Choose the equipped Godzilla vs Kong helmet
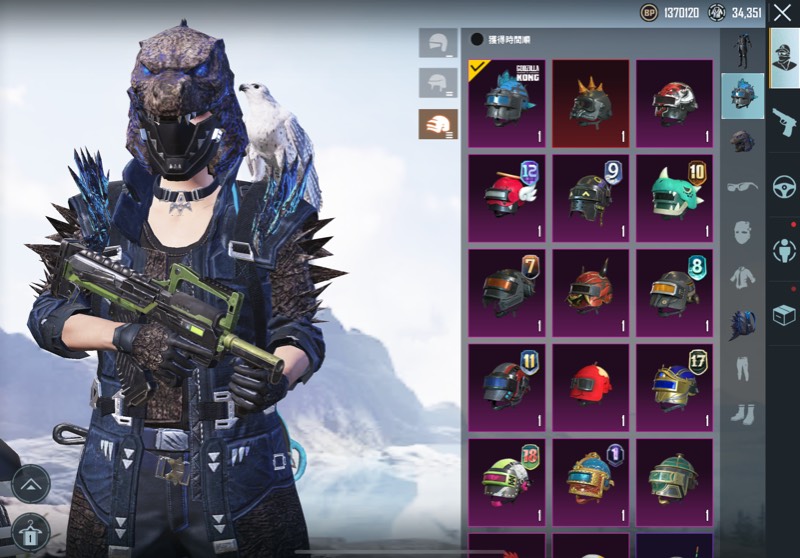 [506, 102]
